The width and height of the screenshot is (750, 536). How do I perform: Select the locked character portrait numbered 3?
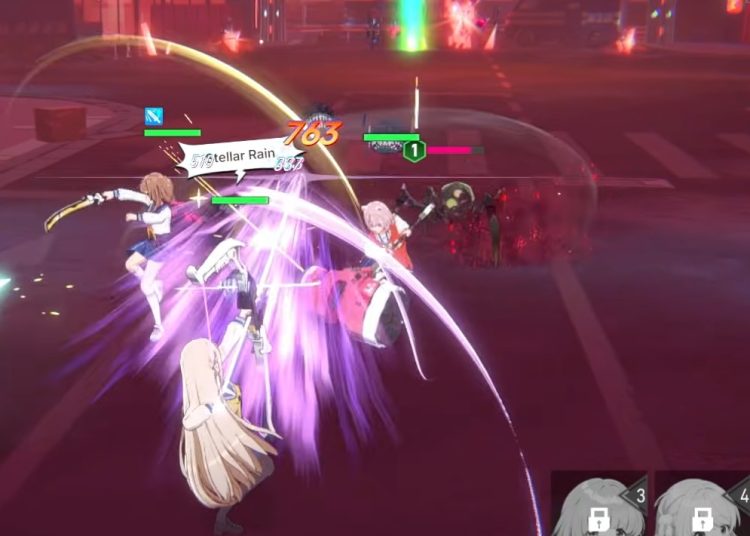[599, 505]
